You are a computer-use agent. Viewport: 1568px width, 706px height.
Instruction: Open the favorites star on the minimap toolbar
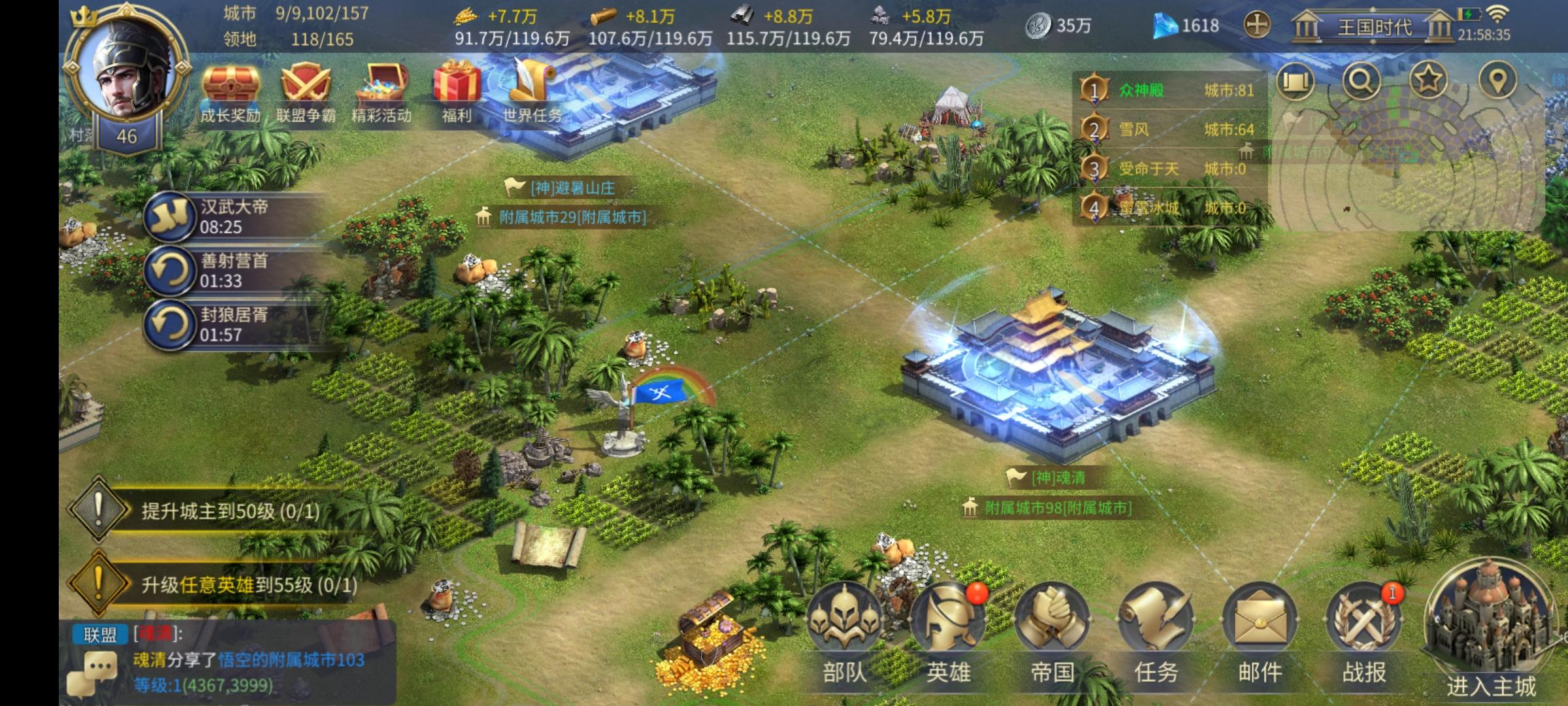[1428, 82]
